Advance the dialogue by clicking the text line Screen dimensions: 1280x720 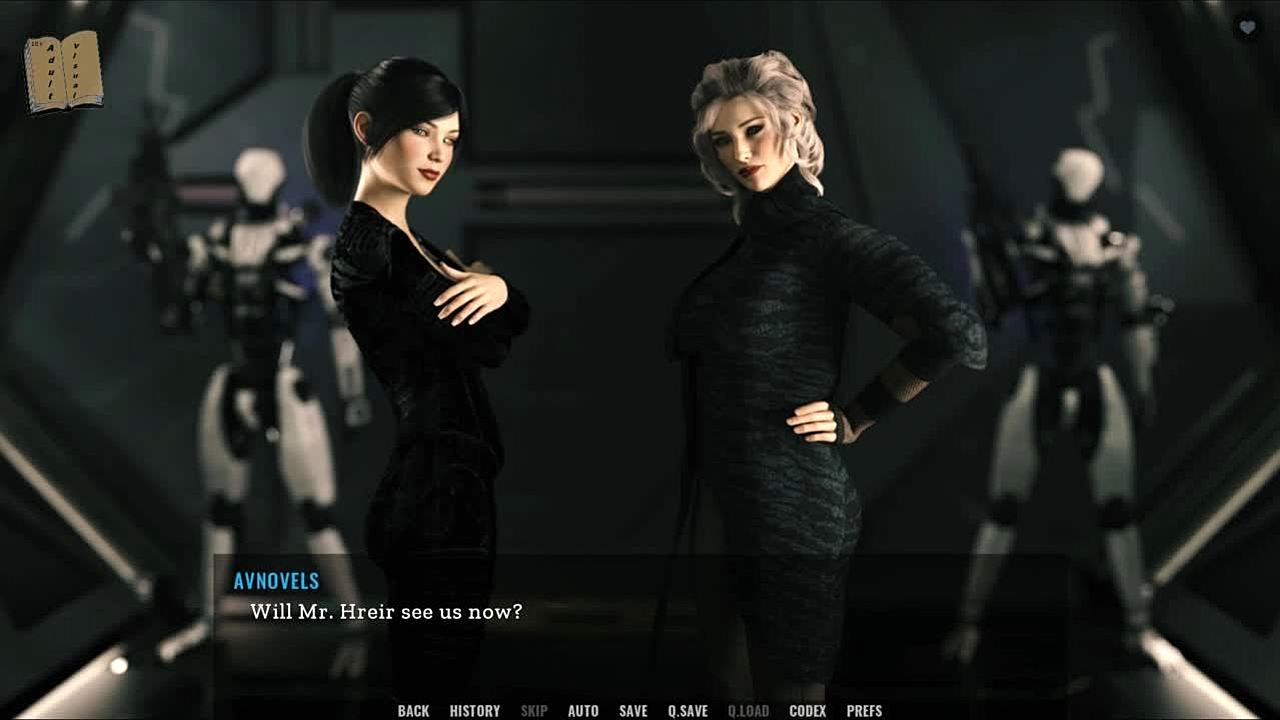386,611
